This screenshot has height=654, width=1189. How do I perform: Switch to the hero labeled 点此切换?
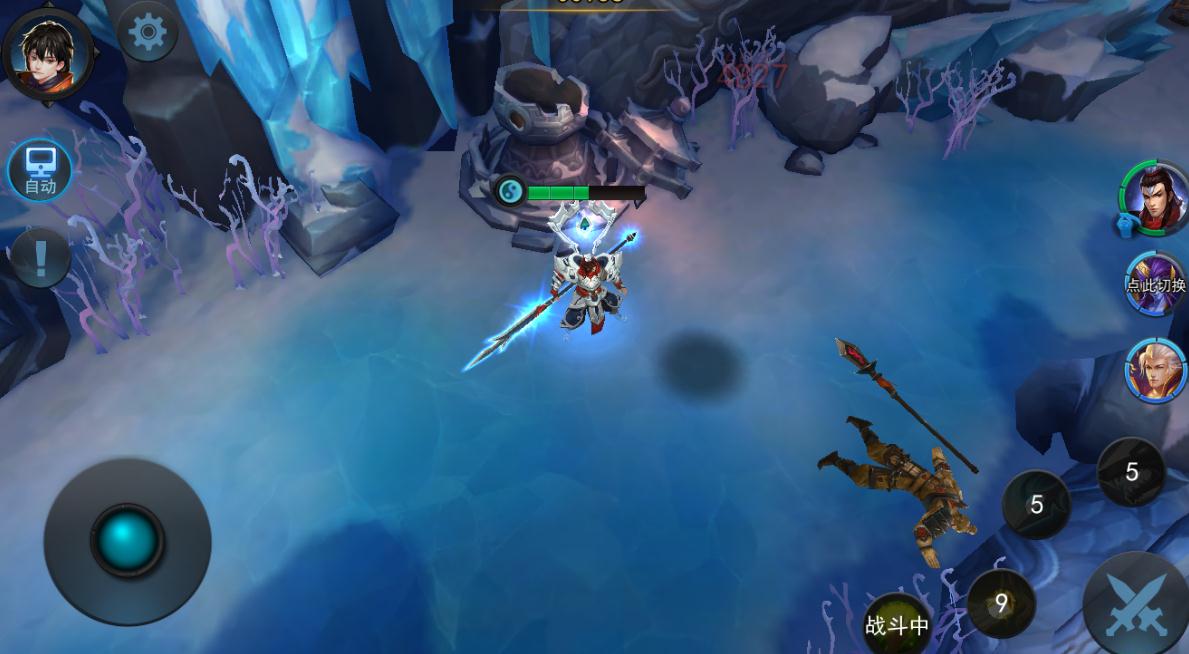pos(1155,282)
